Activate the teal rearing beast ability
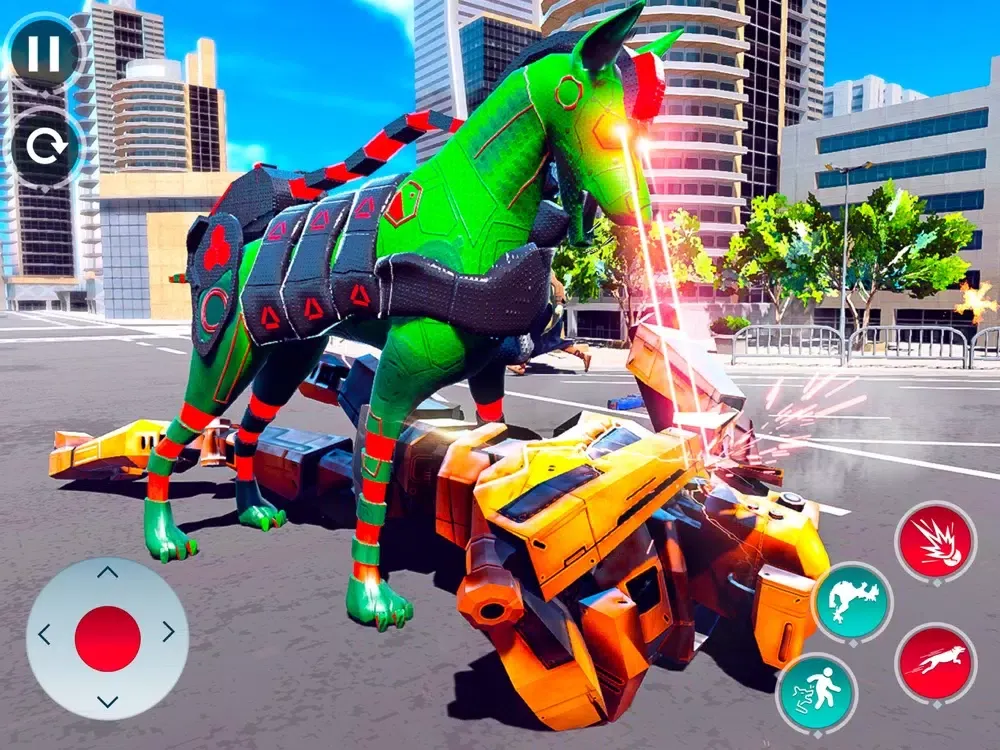This screenshot has width=1000, height=750. (852, 603)
